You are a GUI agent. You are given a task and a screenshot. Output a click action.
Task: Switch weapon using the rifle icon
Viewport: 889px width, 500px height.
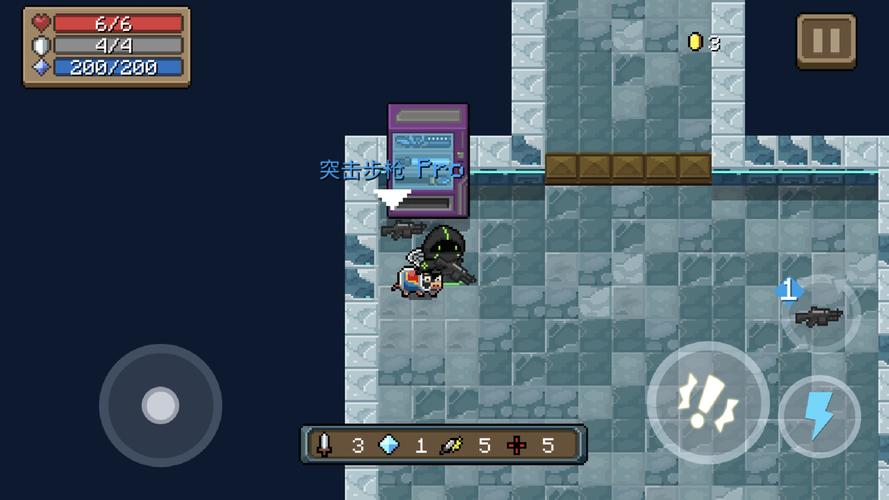point(819,316)
